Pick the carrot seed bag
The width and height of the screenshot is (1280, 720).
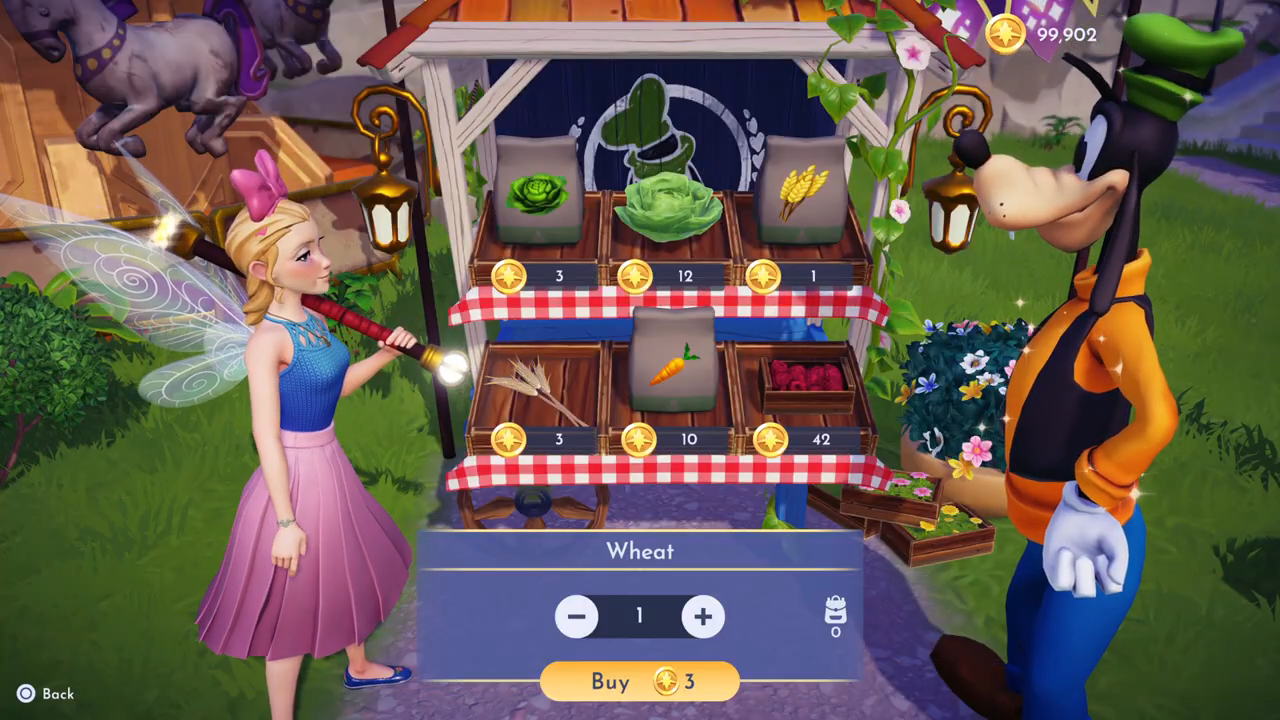coord(672,362)
